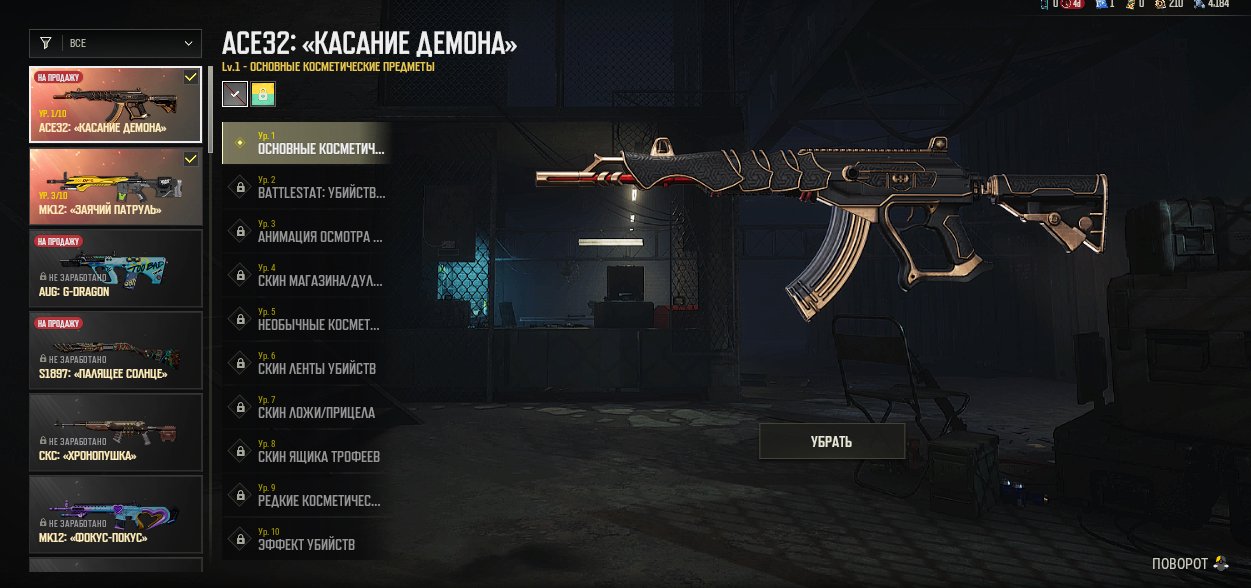The width and height of the screenshot is (1251, 588).
Task: Select the green padlock variant icon
Action: coord(264,94)
